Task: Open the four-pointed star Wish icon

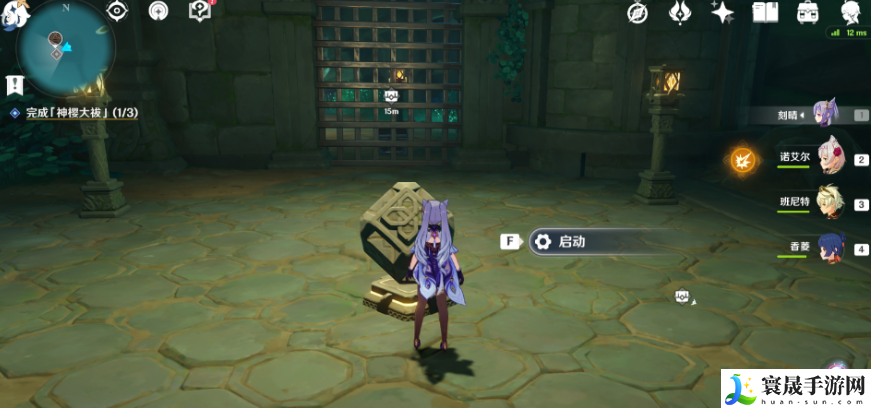Action: pos(721,13)
